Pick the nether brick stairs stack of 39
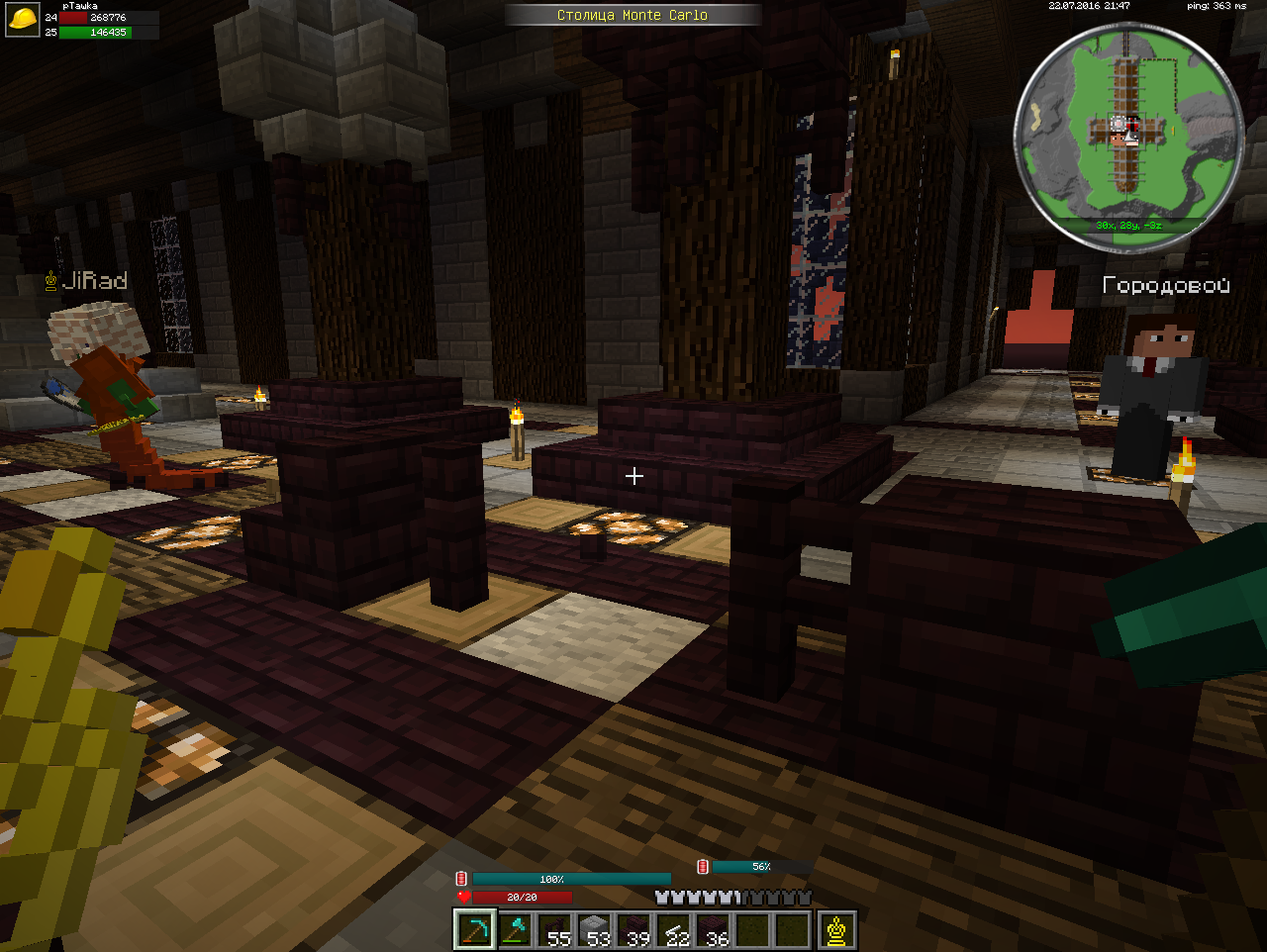1267x952 pixels. tap(633, 930)
